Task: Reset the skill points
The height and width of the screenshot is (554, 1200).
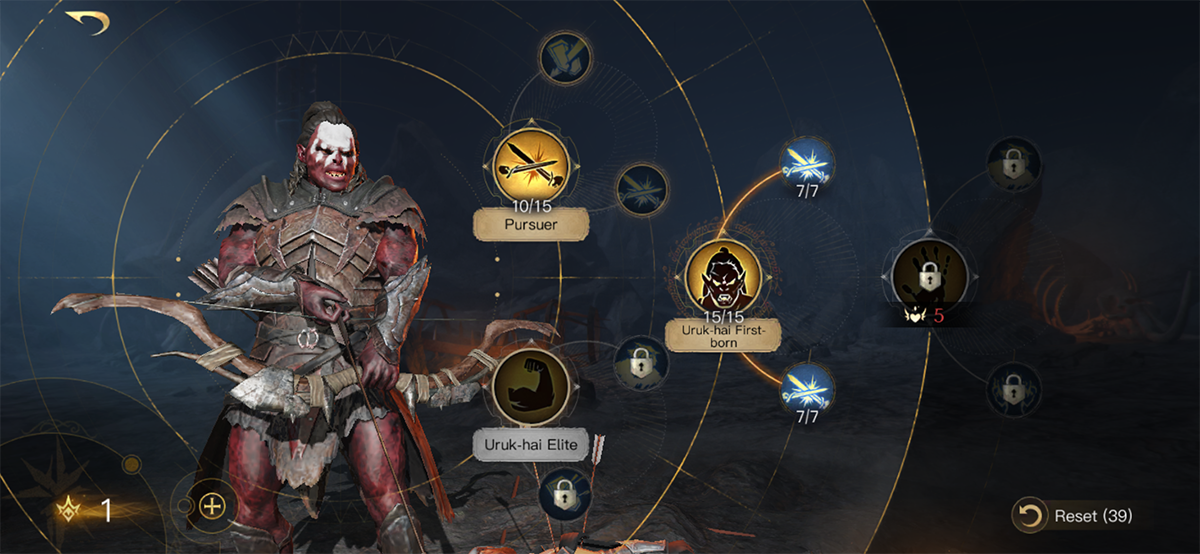Action: pyautogui.click(x=1074, y=516)
